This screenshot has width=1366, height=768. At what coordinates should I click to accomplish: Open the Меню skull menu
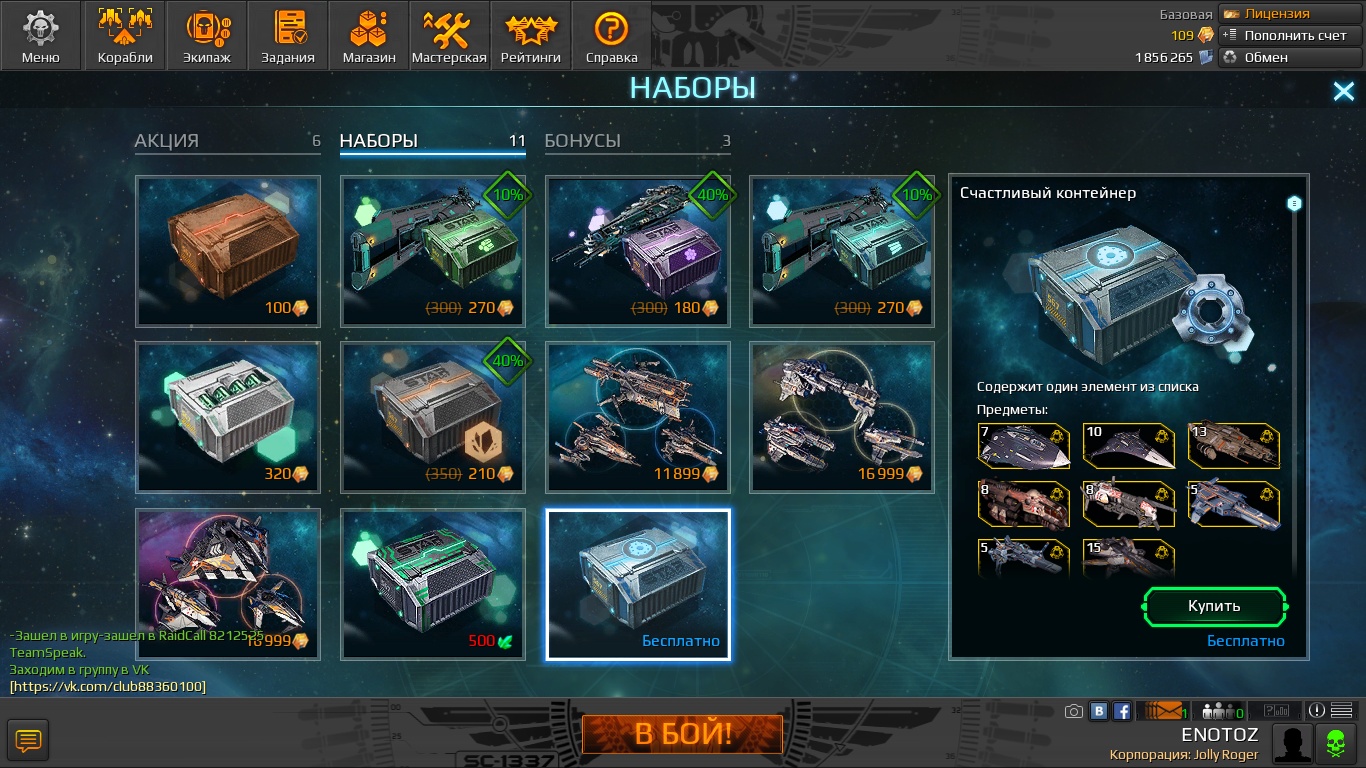[41, 36]
